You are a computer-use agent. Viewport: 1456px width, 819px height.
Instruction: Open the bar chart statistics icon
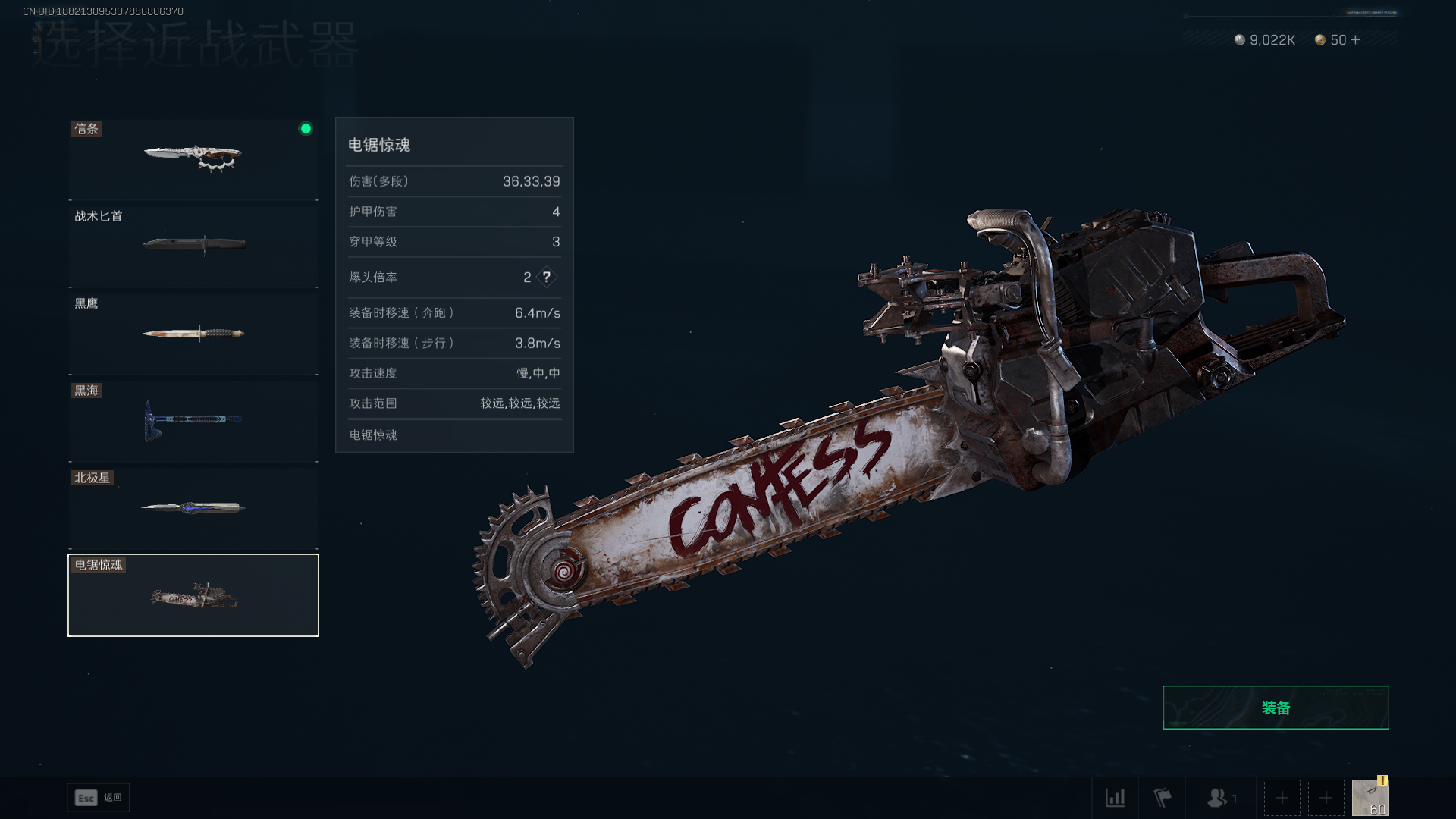[x=1115, y=798]
